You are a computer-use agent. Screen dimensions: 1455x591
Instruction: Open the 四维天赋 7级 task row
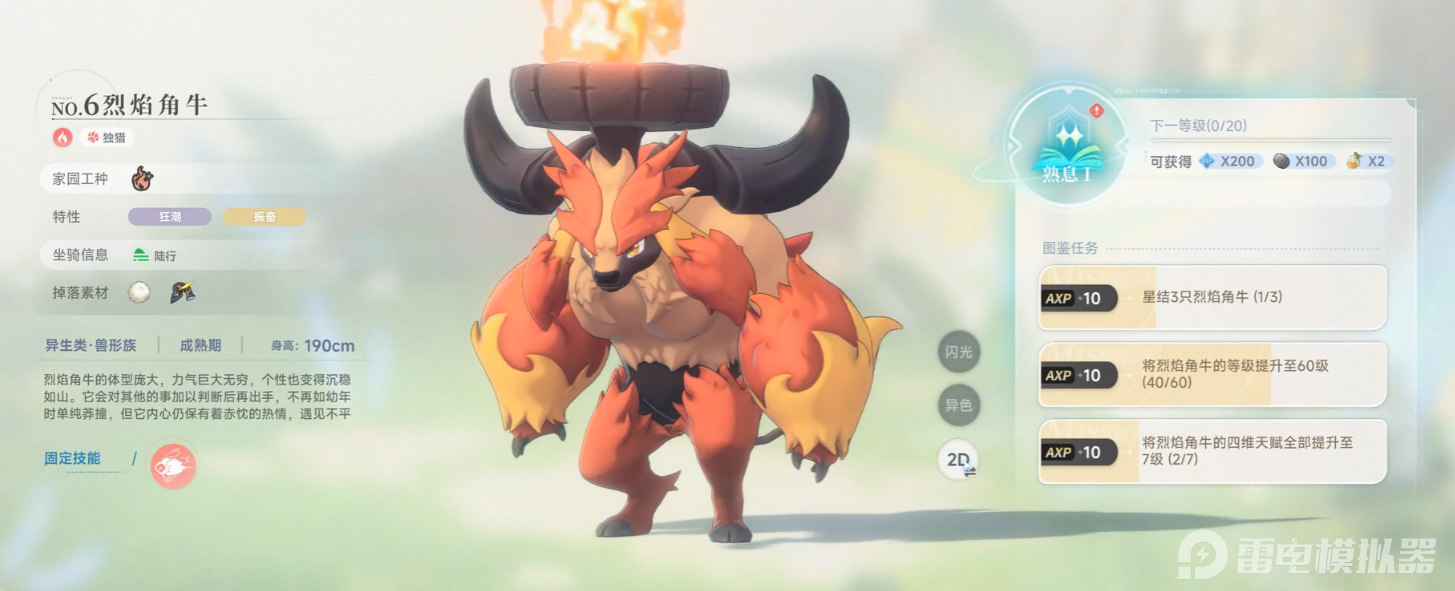click(1212, 452)
